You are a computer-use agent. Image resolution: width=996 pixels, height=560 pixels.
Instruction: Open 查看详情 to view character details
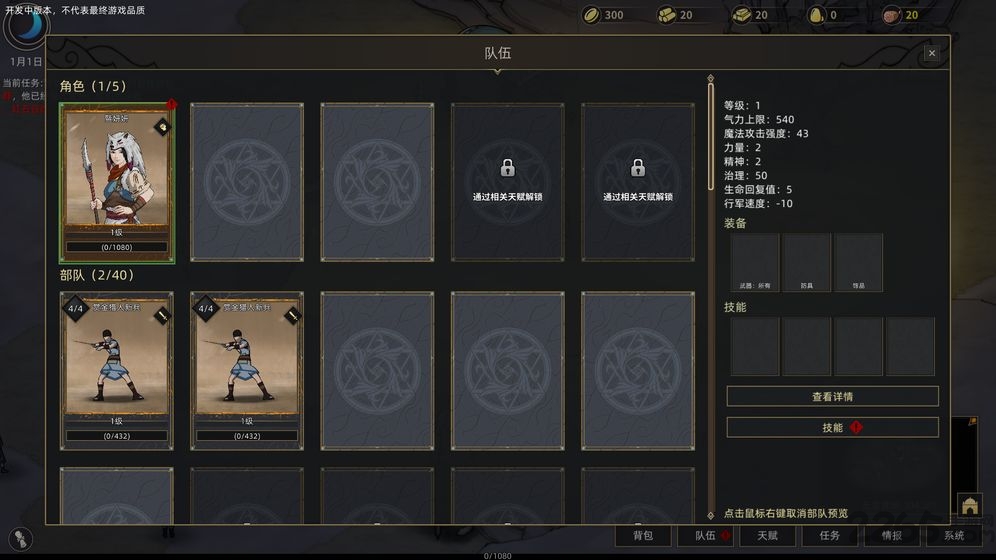pos(832,397)
